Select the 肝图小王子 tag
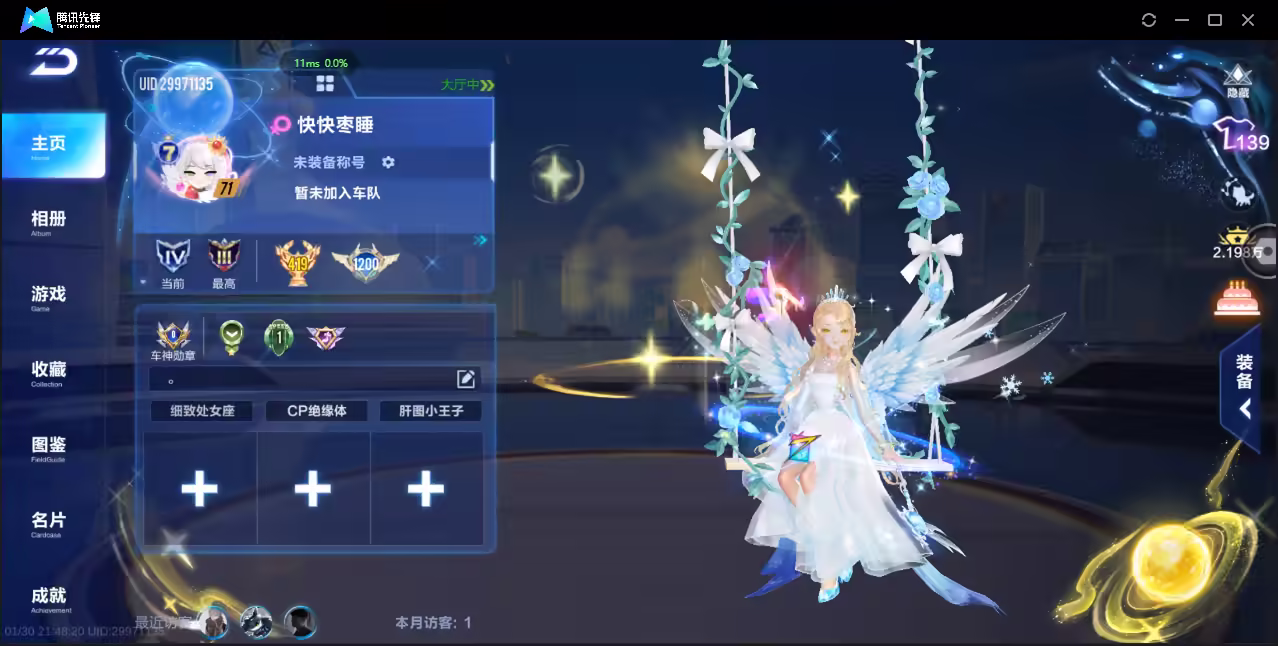1278x646 pixels. click(x=430, y=411)
